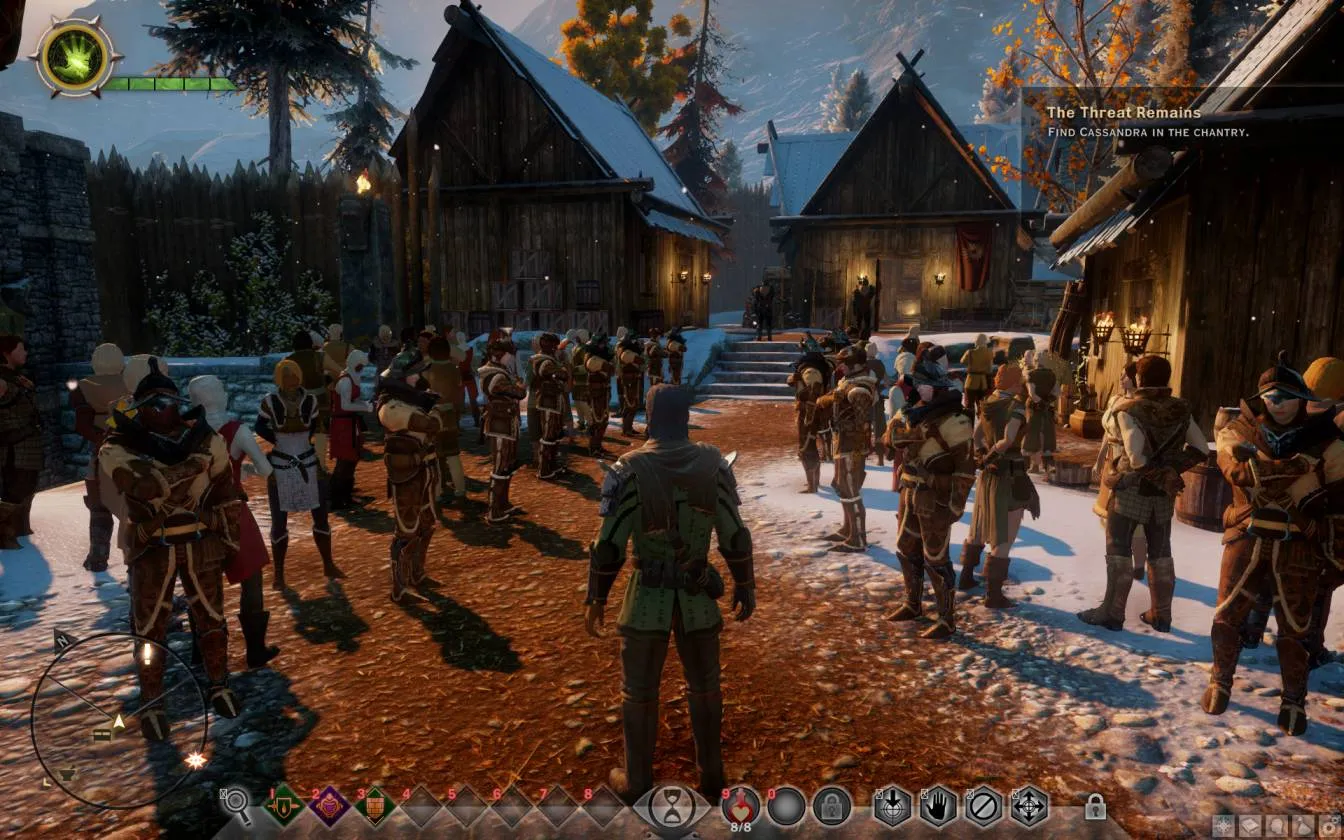The image size is (1344, 840).
Task: Select the empty grey potion slot 0
Action: (786, 805)
